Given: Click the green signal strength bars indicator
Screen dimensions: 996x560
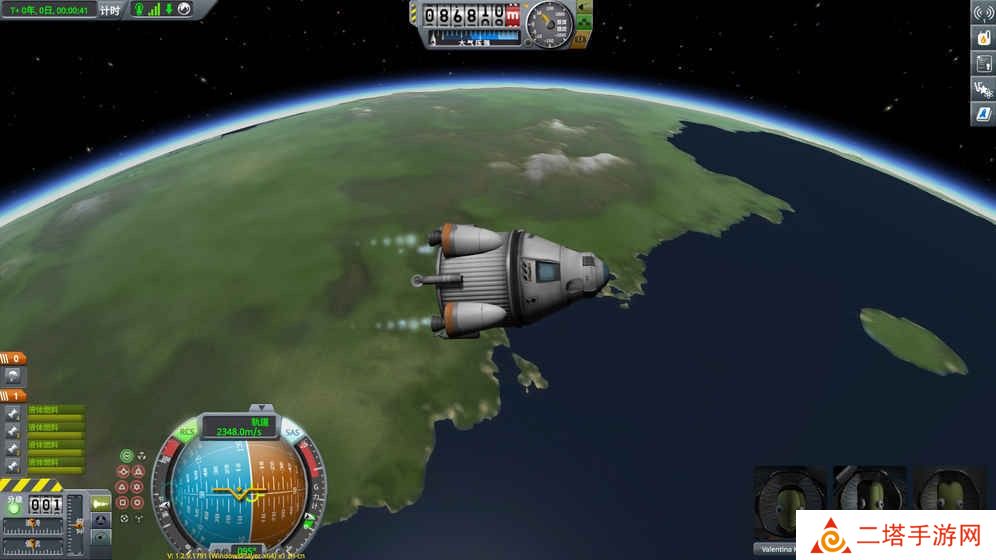Looking at the screenshot, I should (x=155, y=10).
